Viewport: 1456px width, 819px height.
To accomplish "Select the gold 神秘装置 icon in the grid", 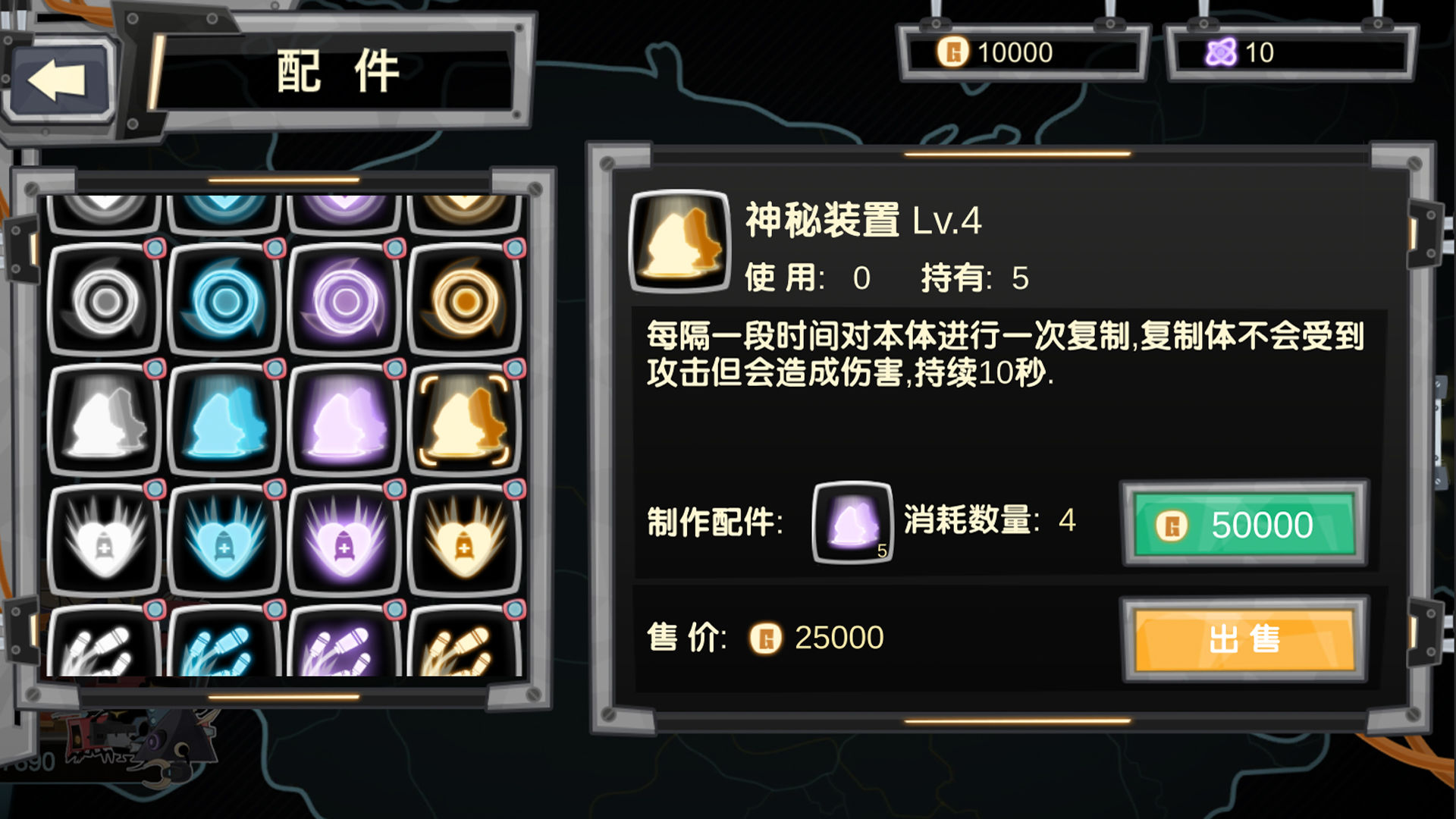I will pyautogui.click(x=465, y=420).
